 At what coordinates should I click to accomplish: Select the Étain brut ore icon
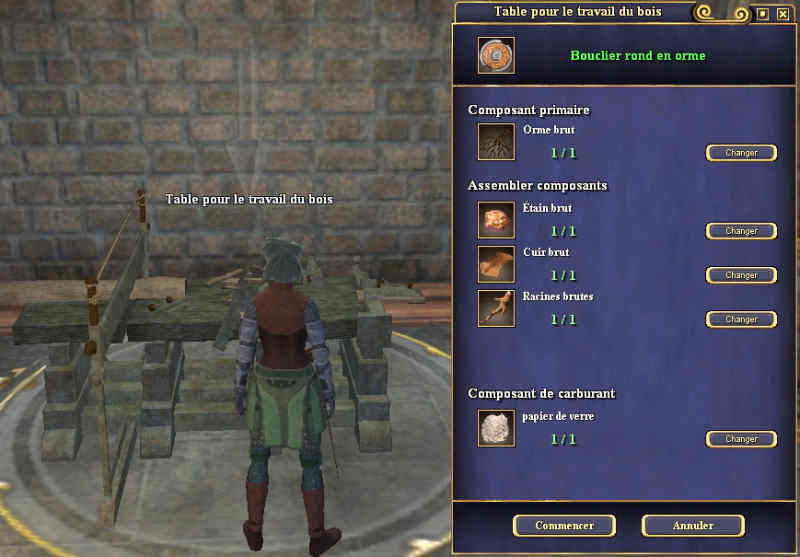496,220
